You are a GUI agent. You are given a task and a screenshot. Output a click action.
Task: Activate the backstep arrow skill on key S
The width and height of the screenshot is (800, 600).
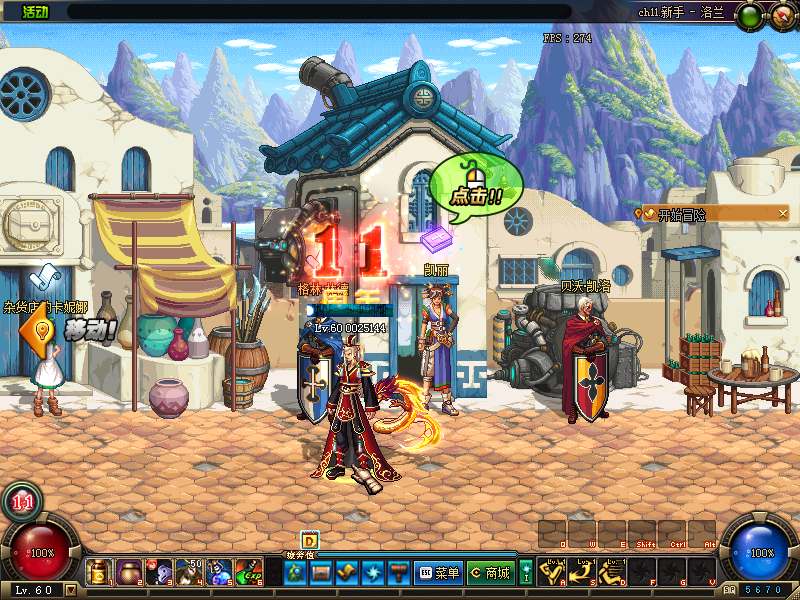(x=583, y=573)
